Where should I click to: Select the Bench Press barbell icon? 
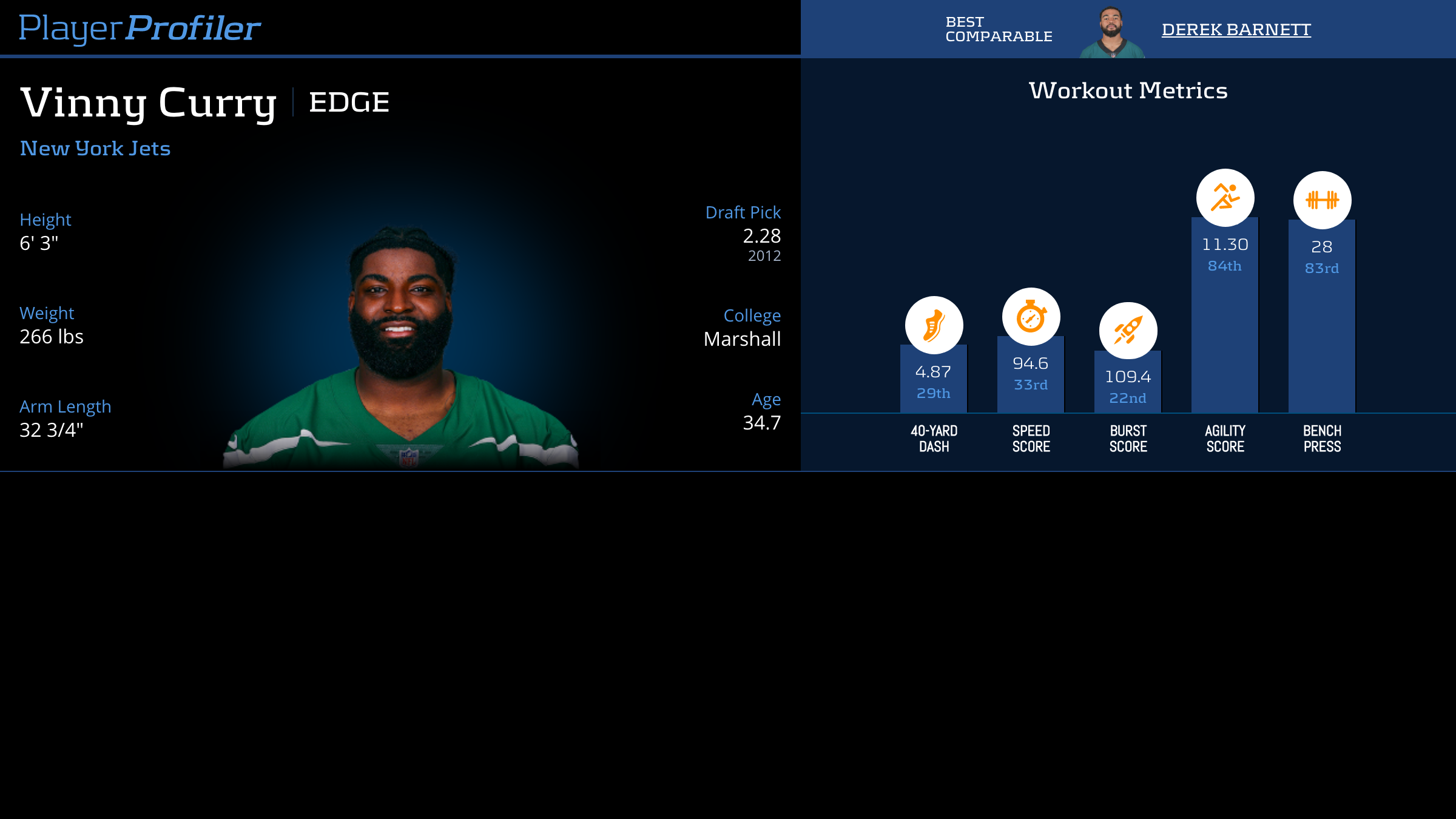pos(1322,200)
